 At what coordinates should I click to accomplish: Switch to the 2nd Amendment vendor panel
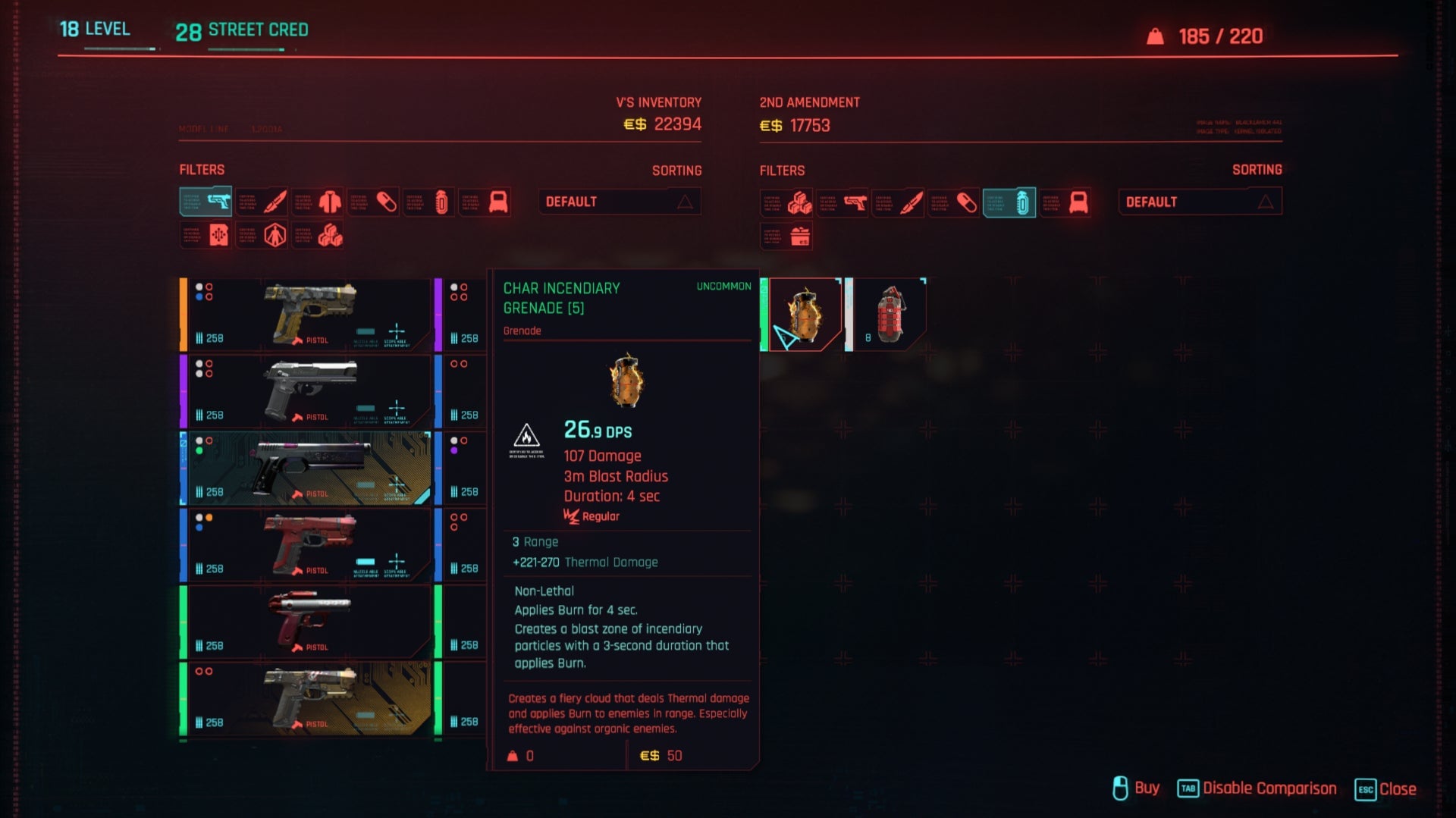(811, 102)
